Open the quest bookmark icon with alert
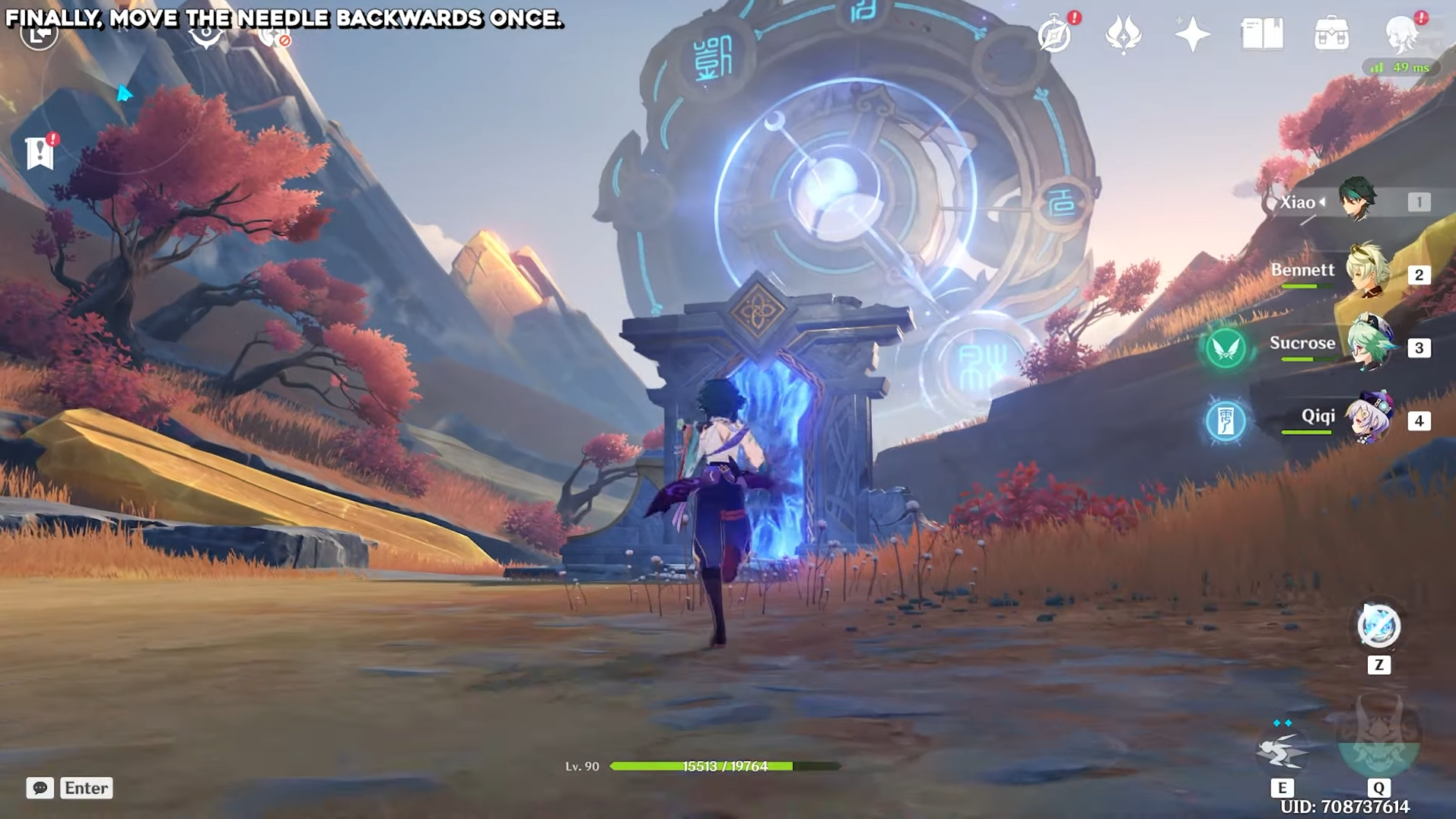The height and width of the screenshot is (819, 1456). point(40,152)
